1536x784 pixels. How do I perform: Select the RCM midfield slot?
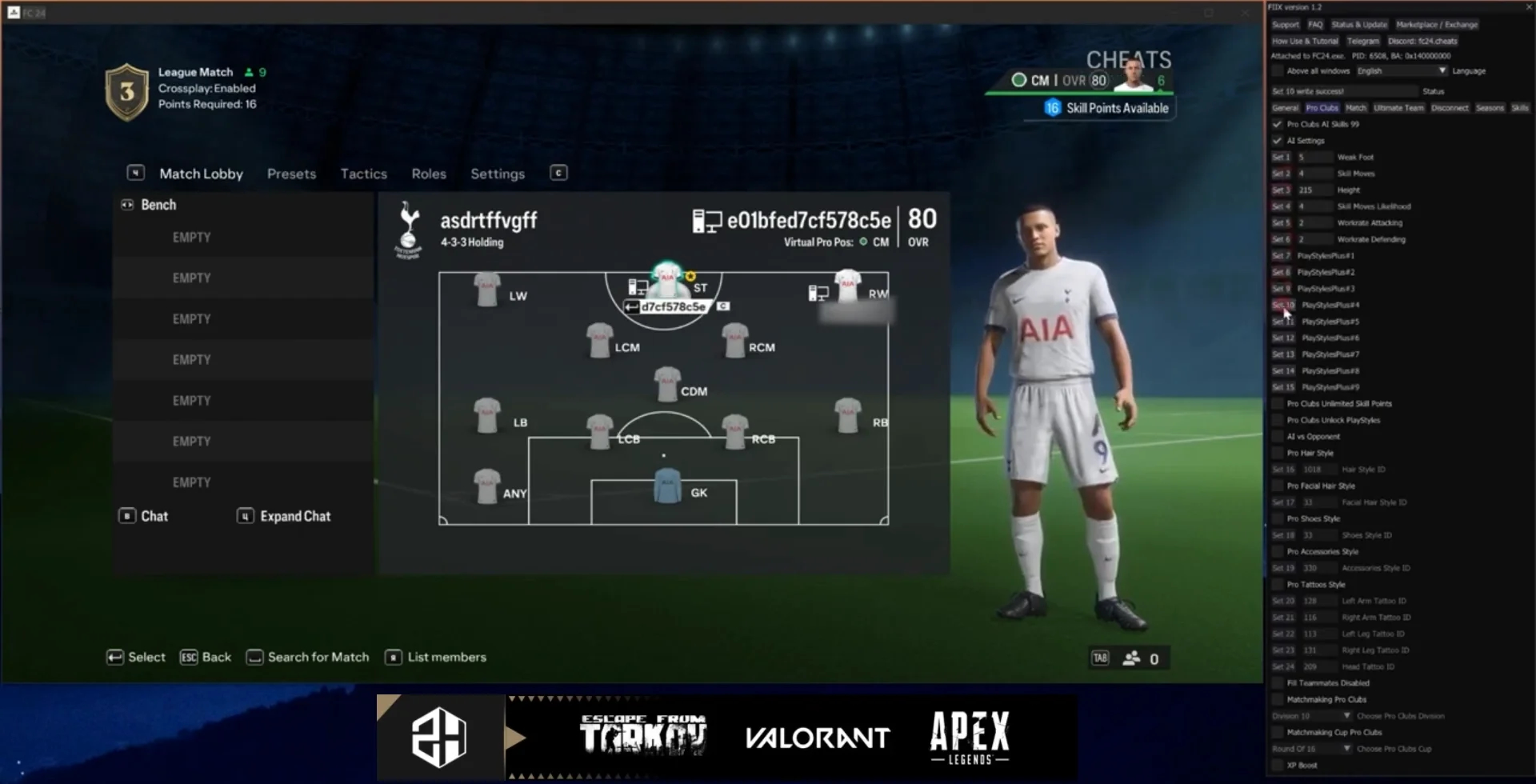click(734, 341)
